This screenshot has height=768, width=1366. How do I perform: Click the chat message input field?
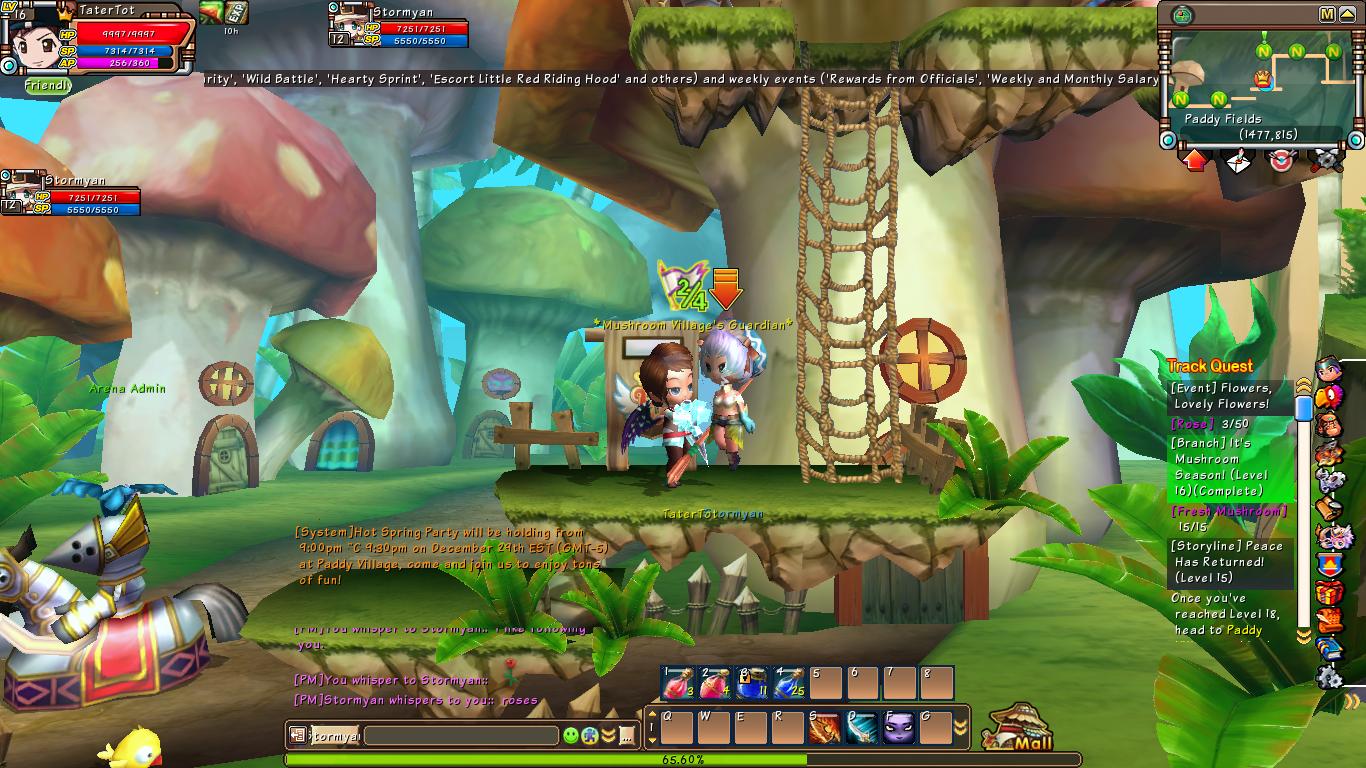click(461, 736)
